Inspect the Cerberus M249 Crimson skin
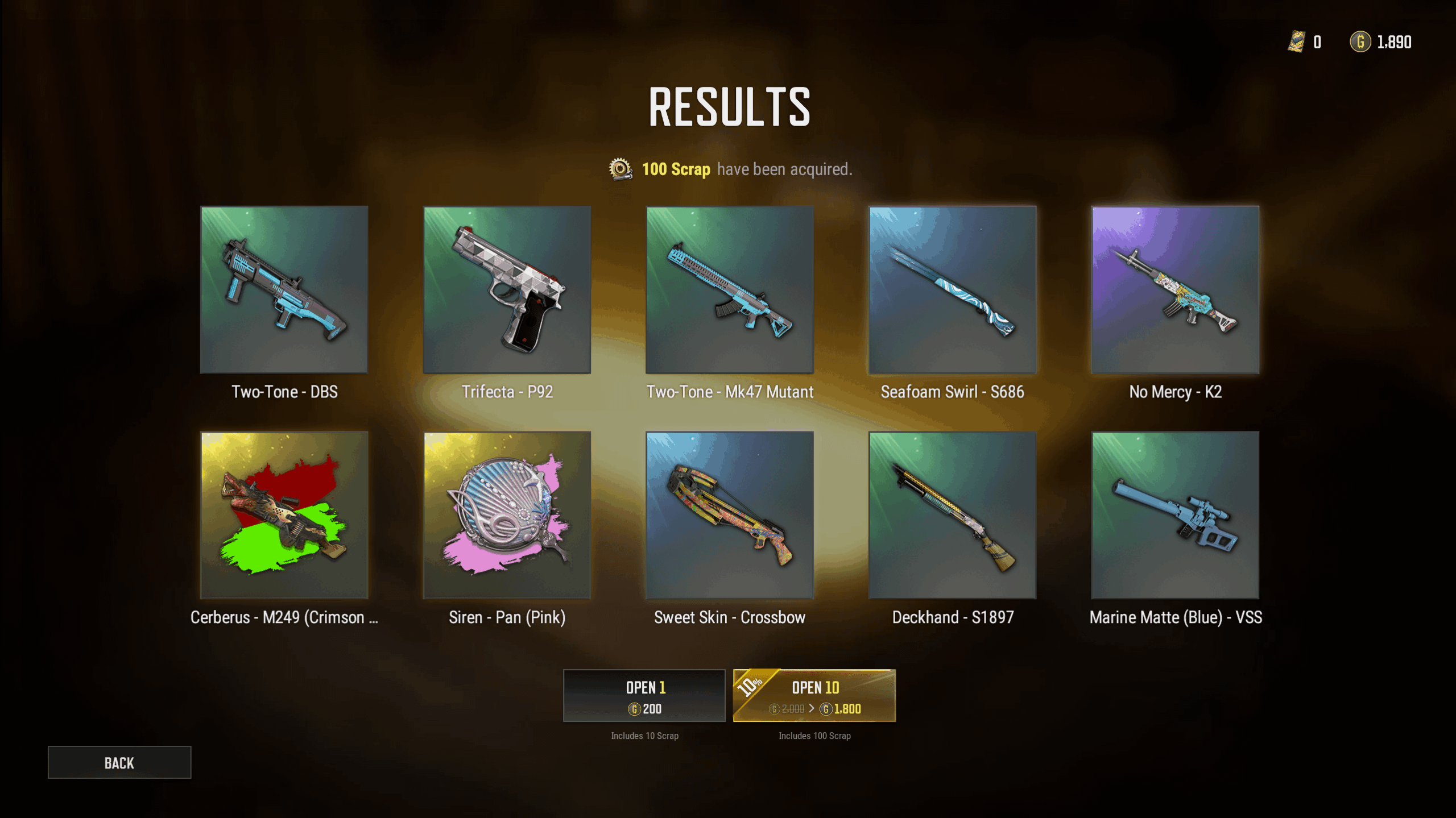 point(284,515)
